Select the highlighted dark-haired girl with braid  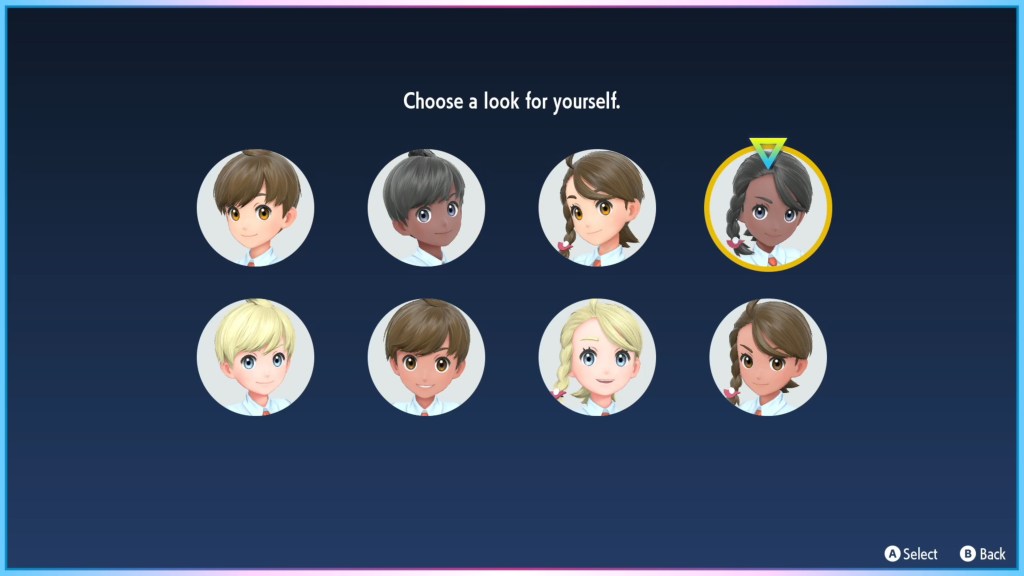click(x=768, y=208)
